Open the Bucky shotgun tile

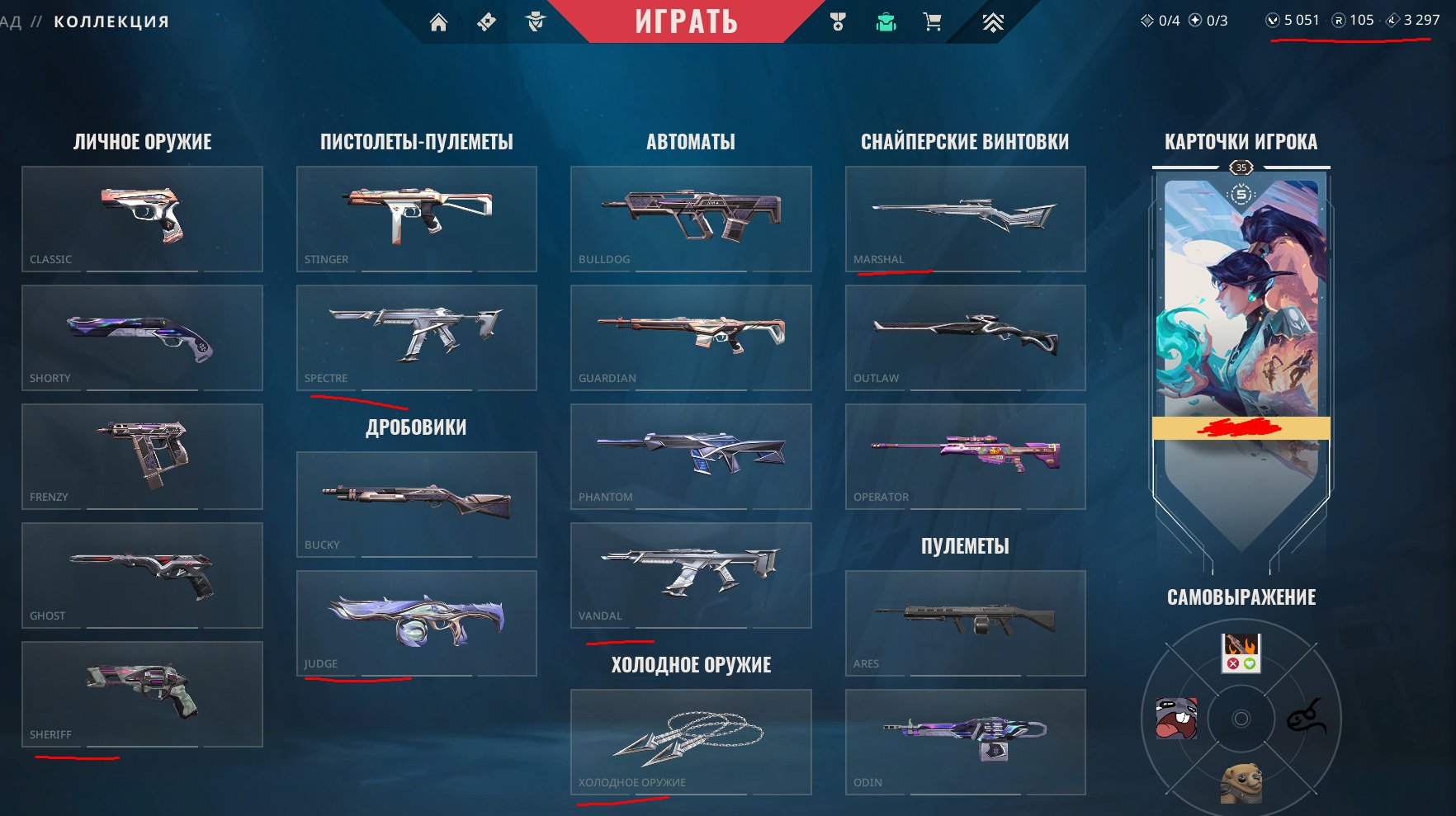click(x=417, y=504)
